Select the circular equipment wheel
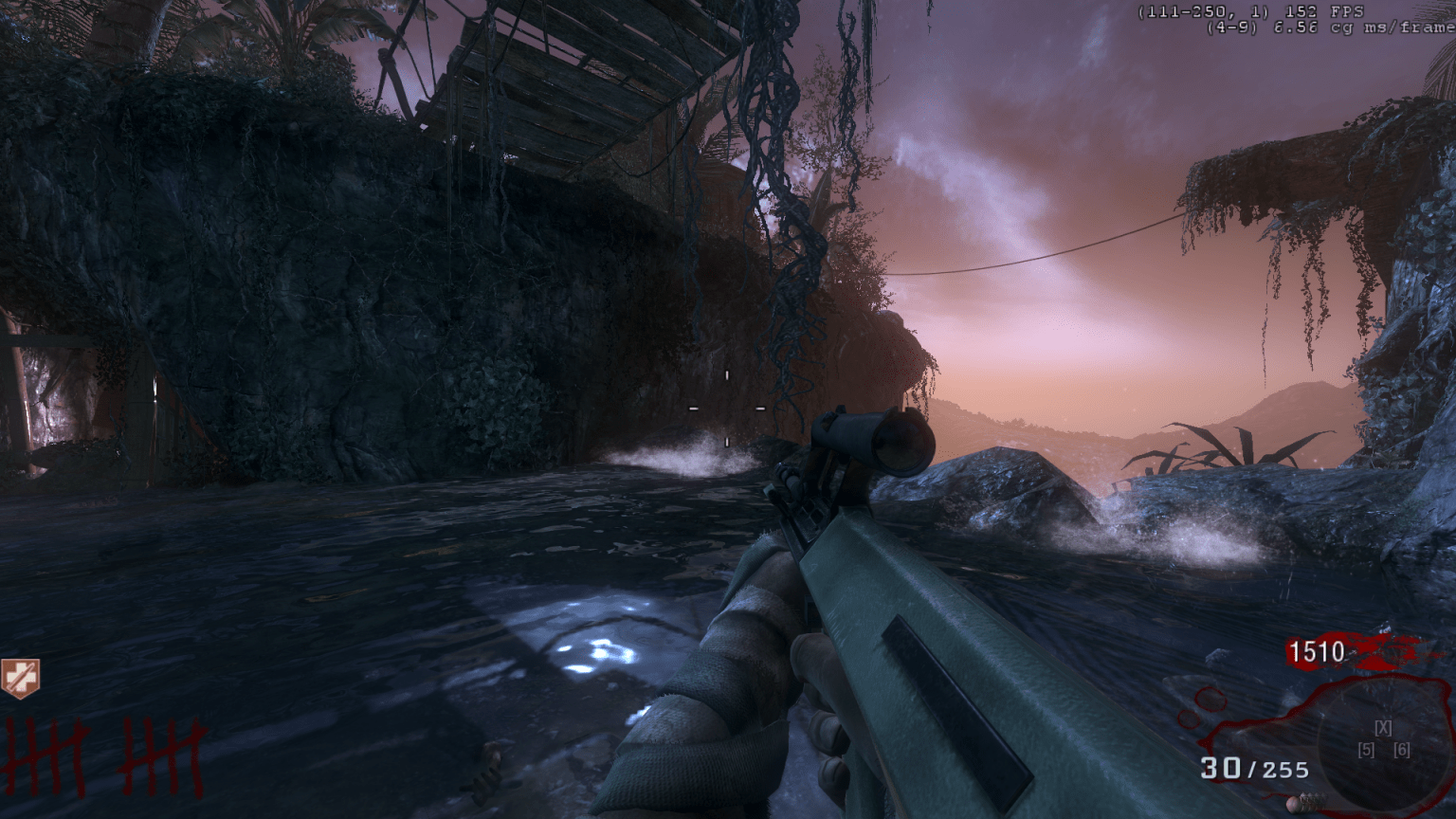1456x819 pixels. click(1383, 741)
